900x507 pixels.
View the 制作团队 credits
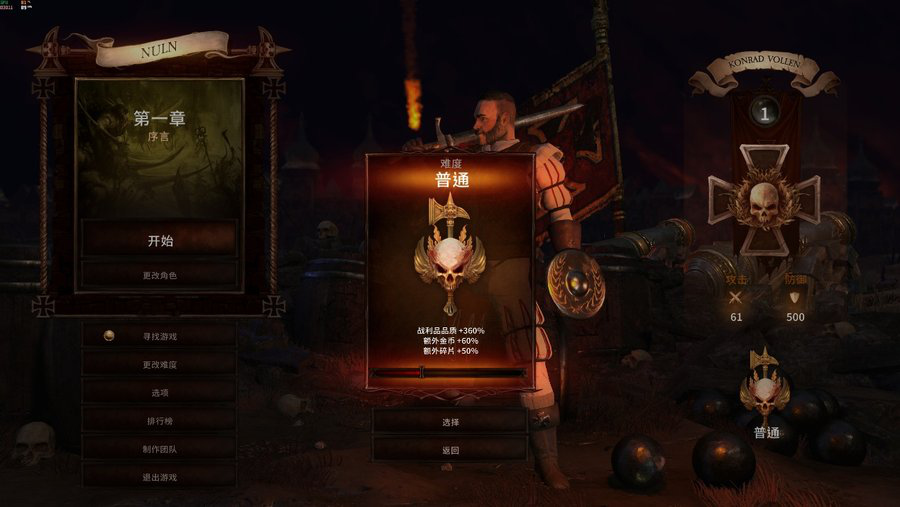tap(160, 449)
